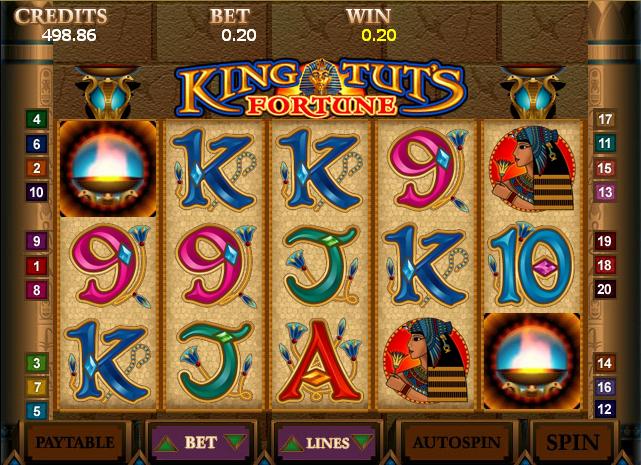This screenshot has width=641, height=465.
Task: Click payline marker 13
Action: [604, 192]
